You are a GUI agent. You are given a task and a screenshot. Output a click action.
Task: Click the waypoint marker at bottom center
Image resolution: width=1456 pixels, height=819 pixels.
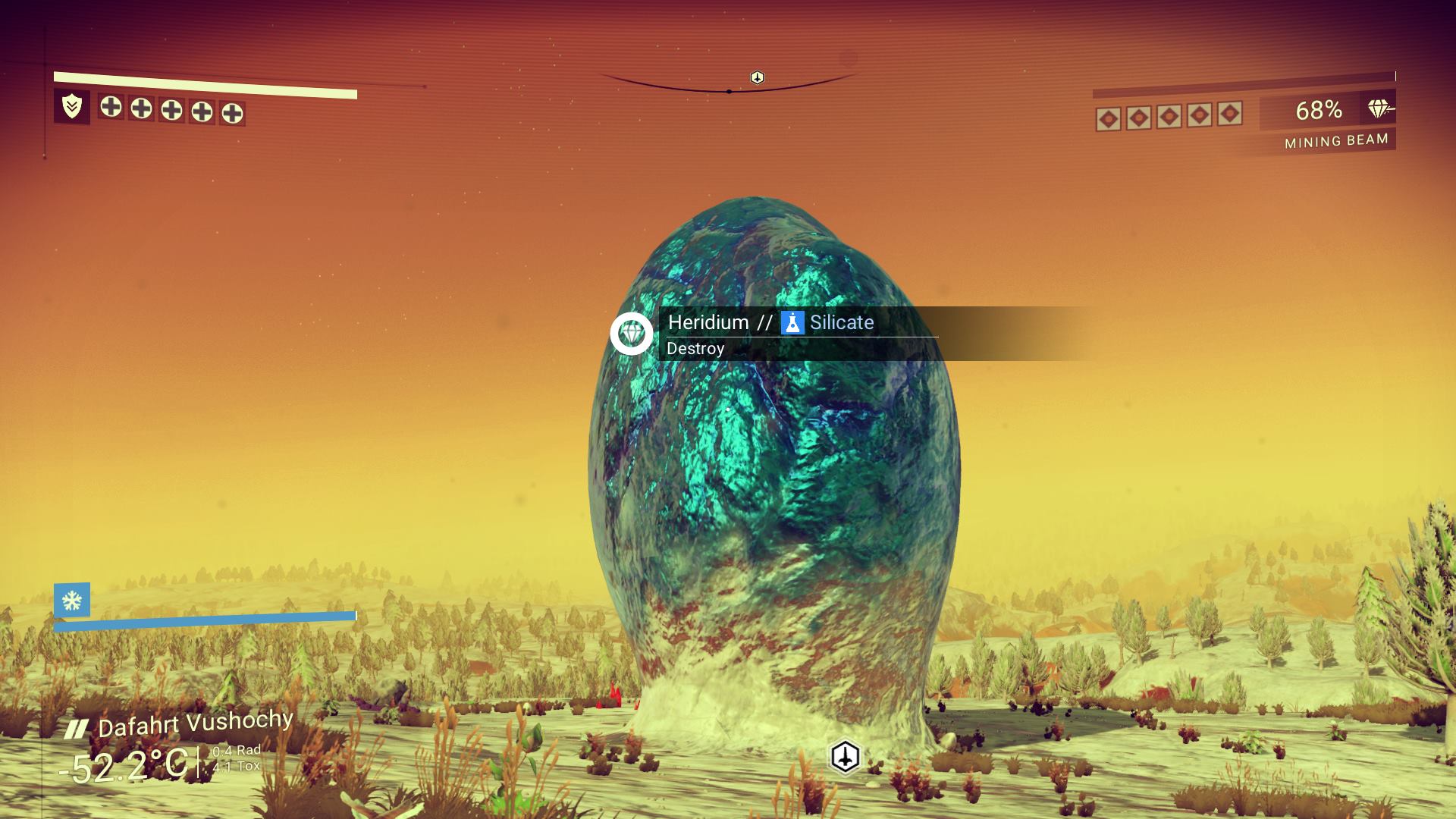click(x=845, y=755)
